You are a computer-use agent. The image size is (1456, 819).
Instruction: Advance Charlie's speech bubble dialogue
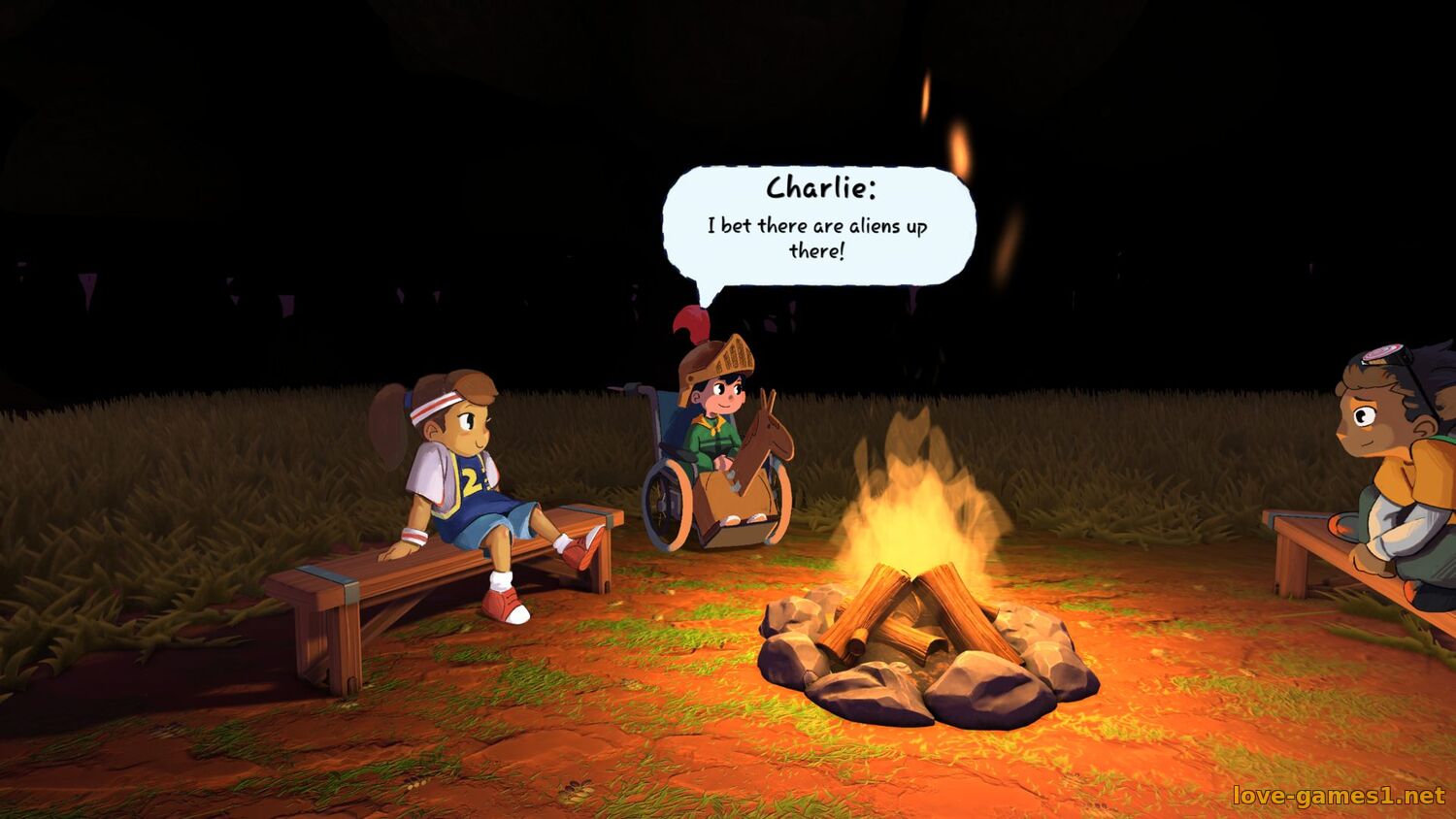[817, 227]
